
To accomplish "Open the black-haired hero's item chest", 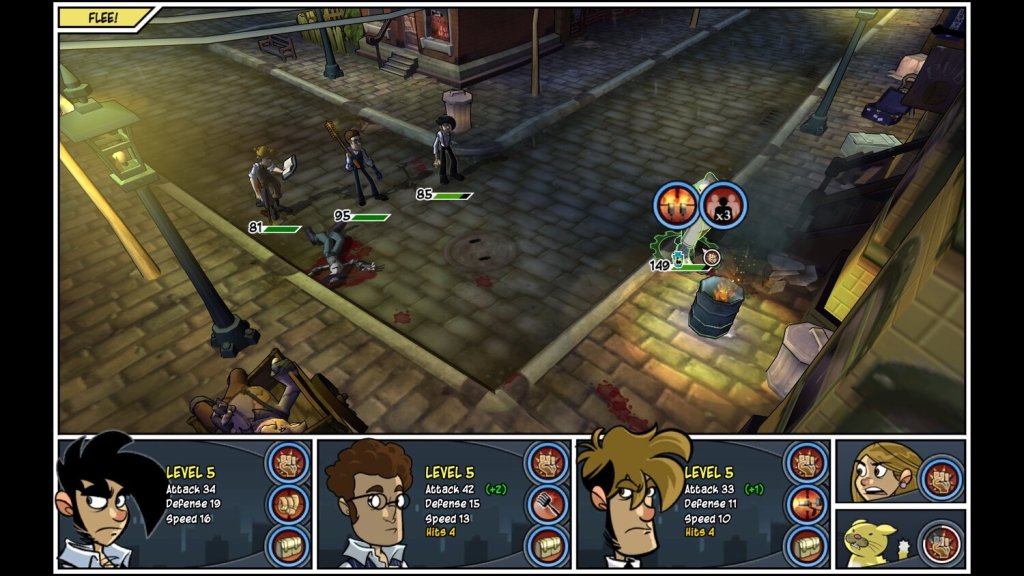I will pos(288,546).
